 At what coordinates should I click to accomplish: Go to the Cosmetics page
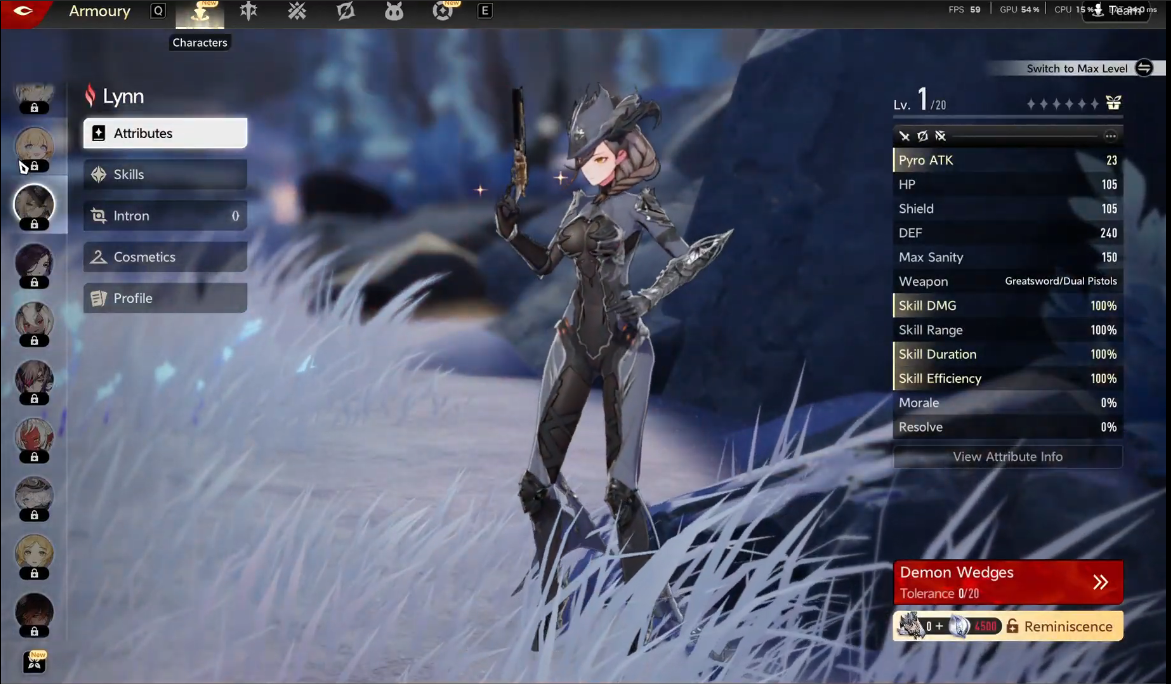click(x=165, y=257)
